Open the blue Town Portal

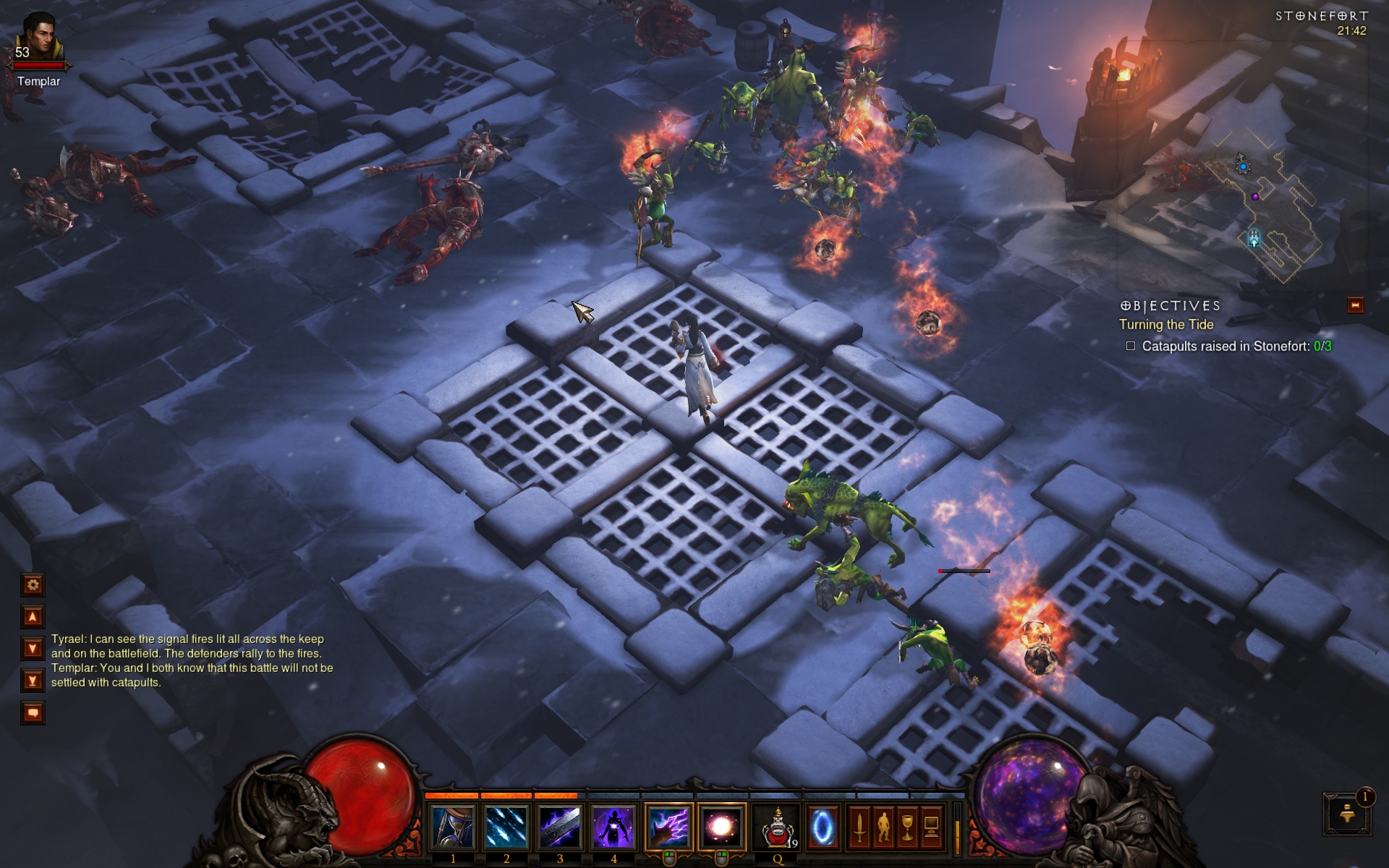point(823,827)
